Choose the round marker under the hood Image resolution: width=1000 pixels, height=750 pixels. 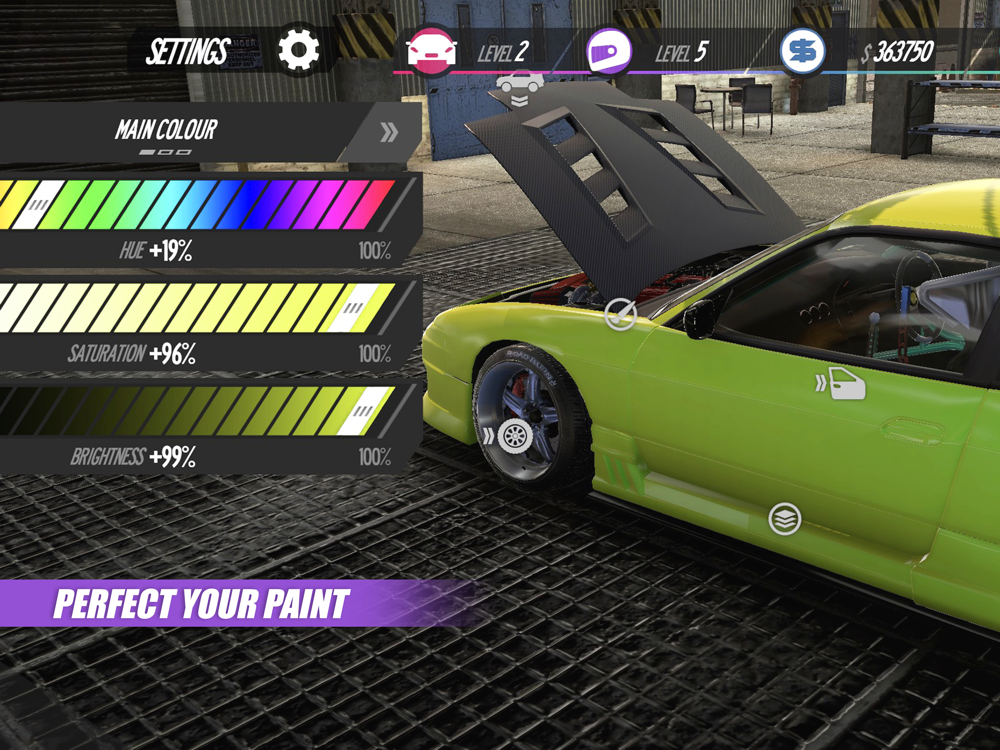tap(620, 315)
